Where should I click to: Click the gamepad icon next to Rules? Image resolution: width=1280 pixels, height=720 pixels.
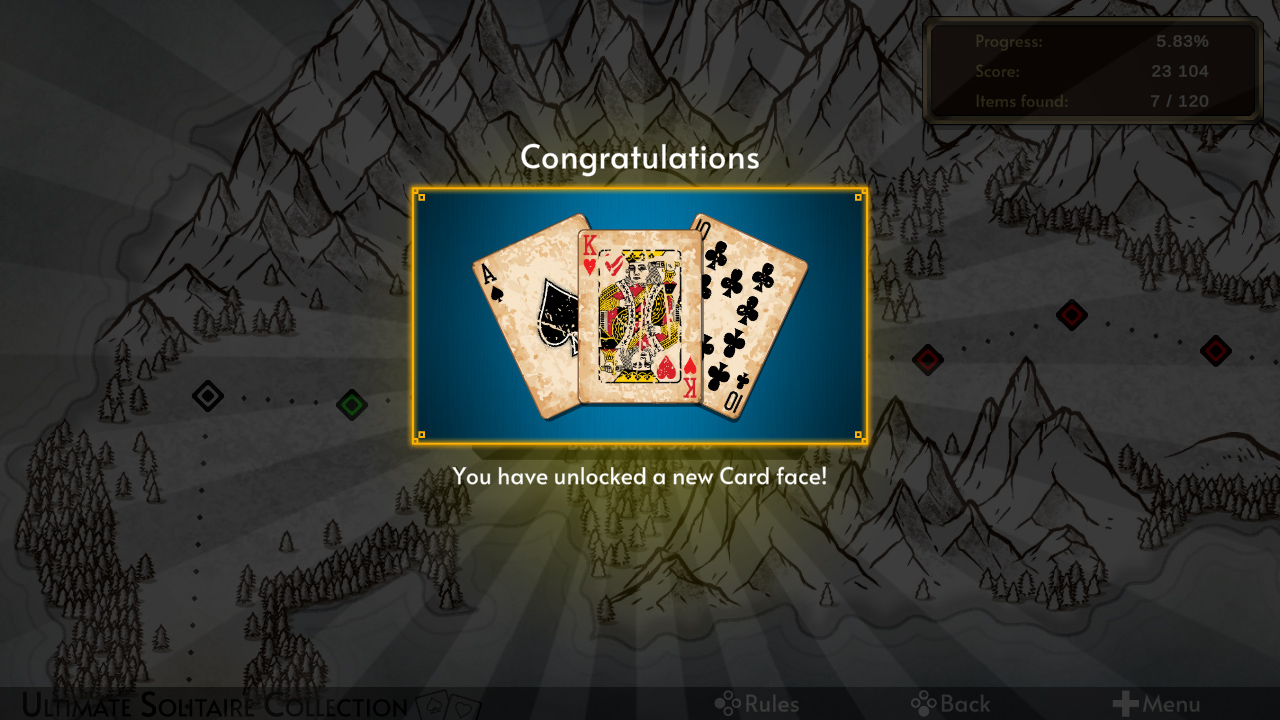pos(728,703)
